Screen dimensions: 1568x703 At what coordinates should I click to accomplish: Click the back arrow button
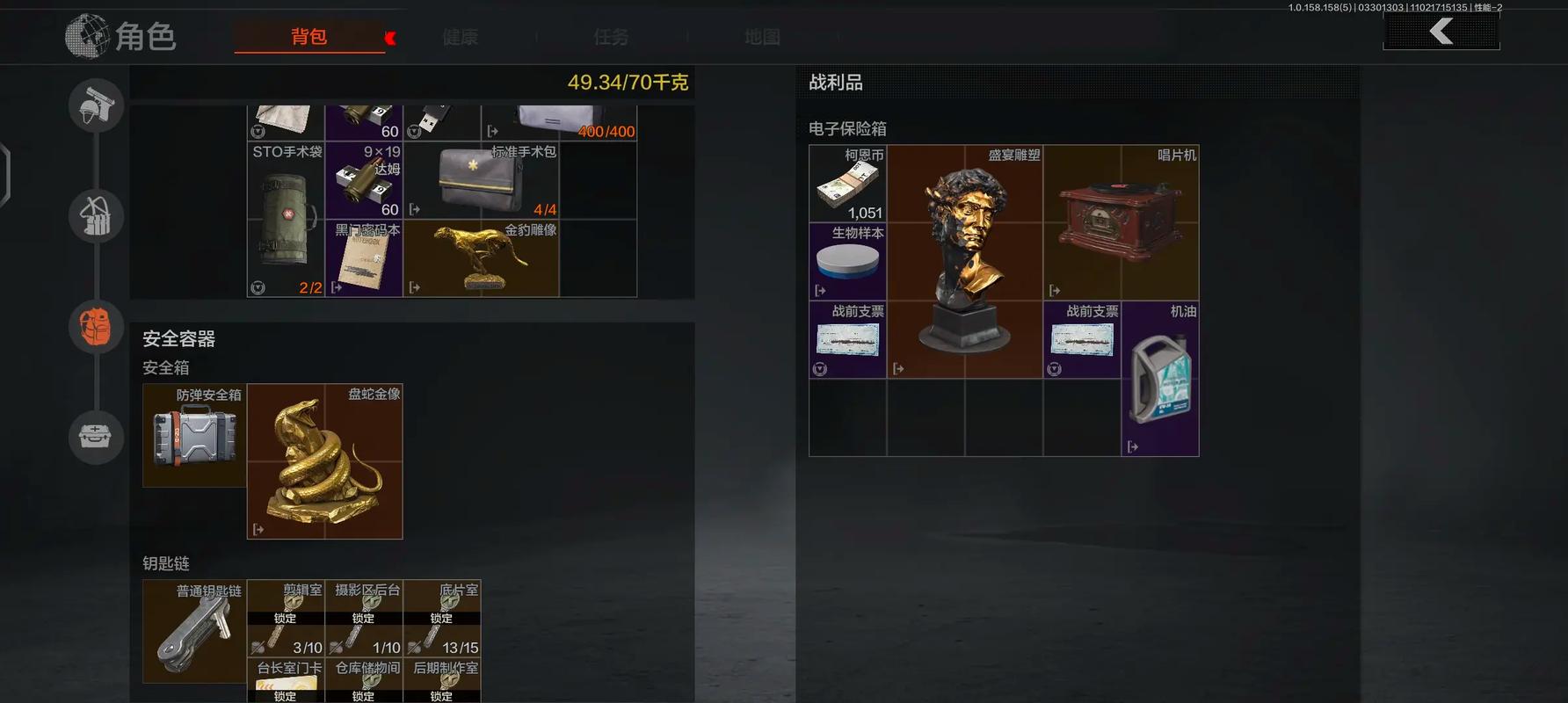(1441, 33)
